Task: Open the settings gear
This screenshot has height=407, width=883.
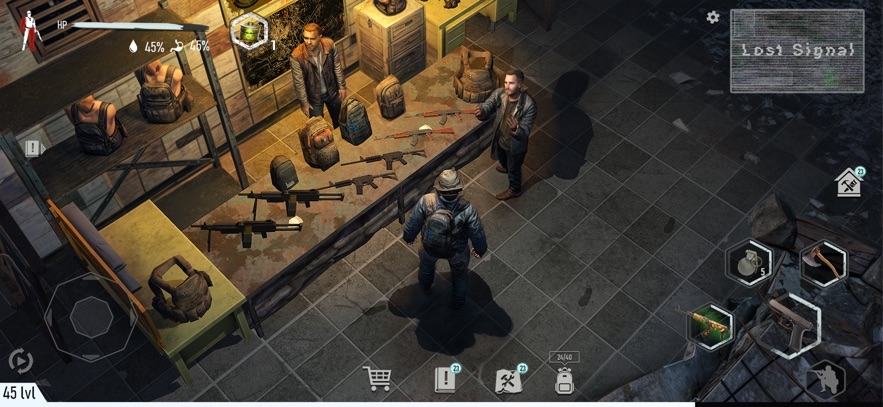Action: pos(713,17)
